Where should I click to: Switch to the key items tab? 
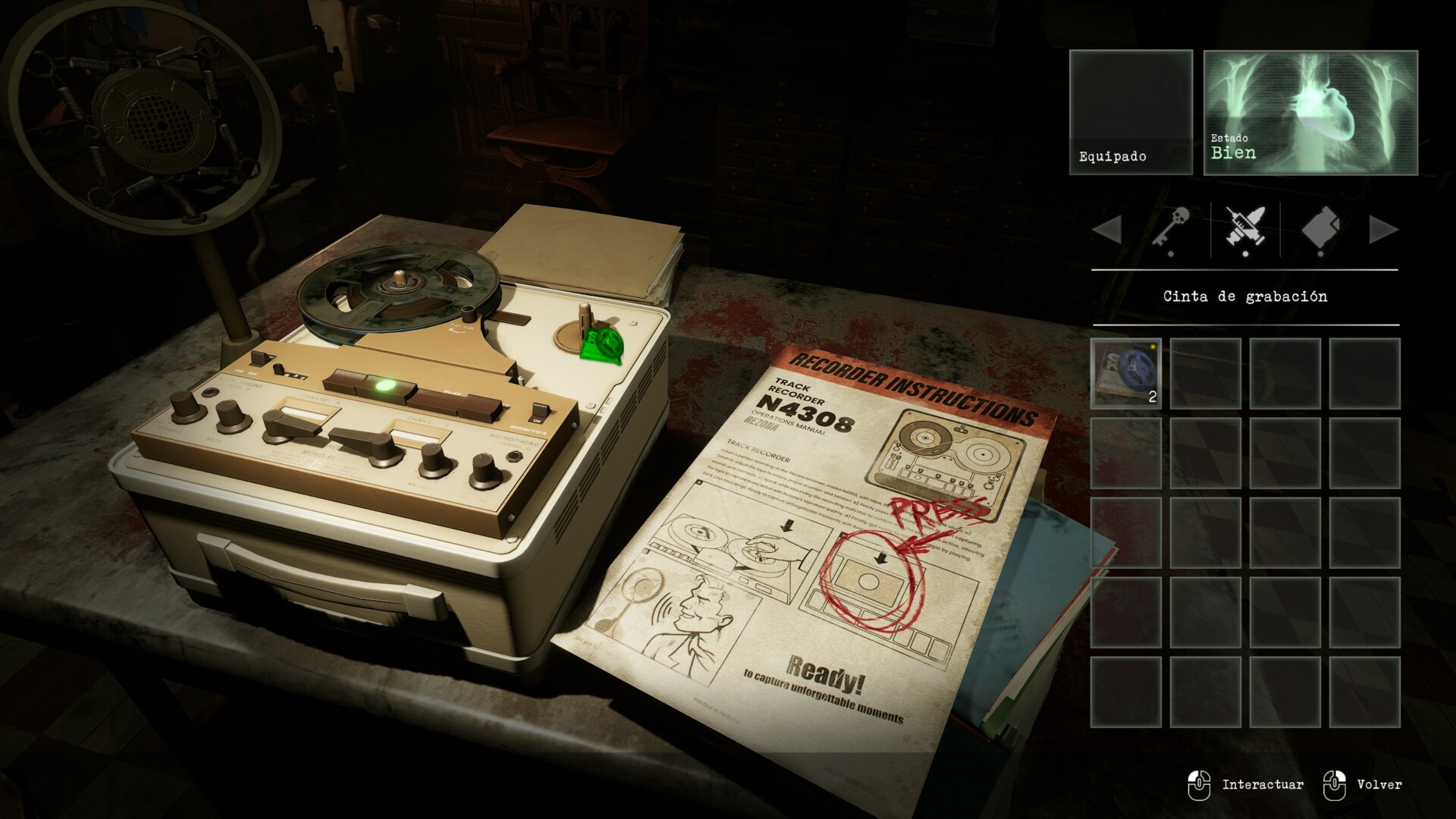[x=1171, y=229]
